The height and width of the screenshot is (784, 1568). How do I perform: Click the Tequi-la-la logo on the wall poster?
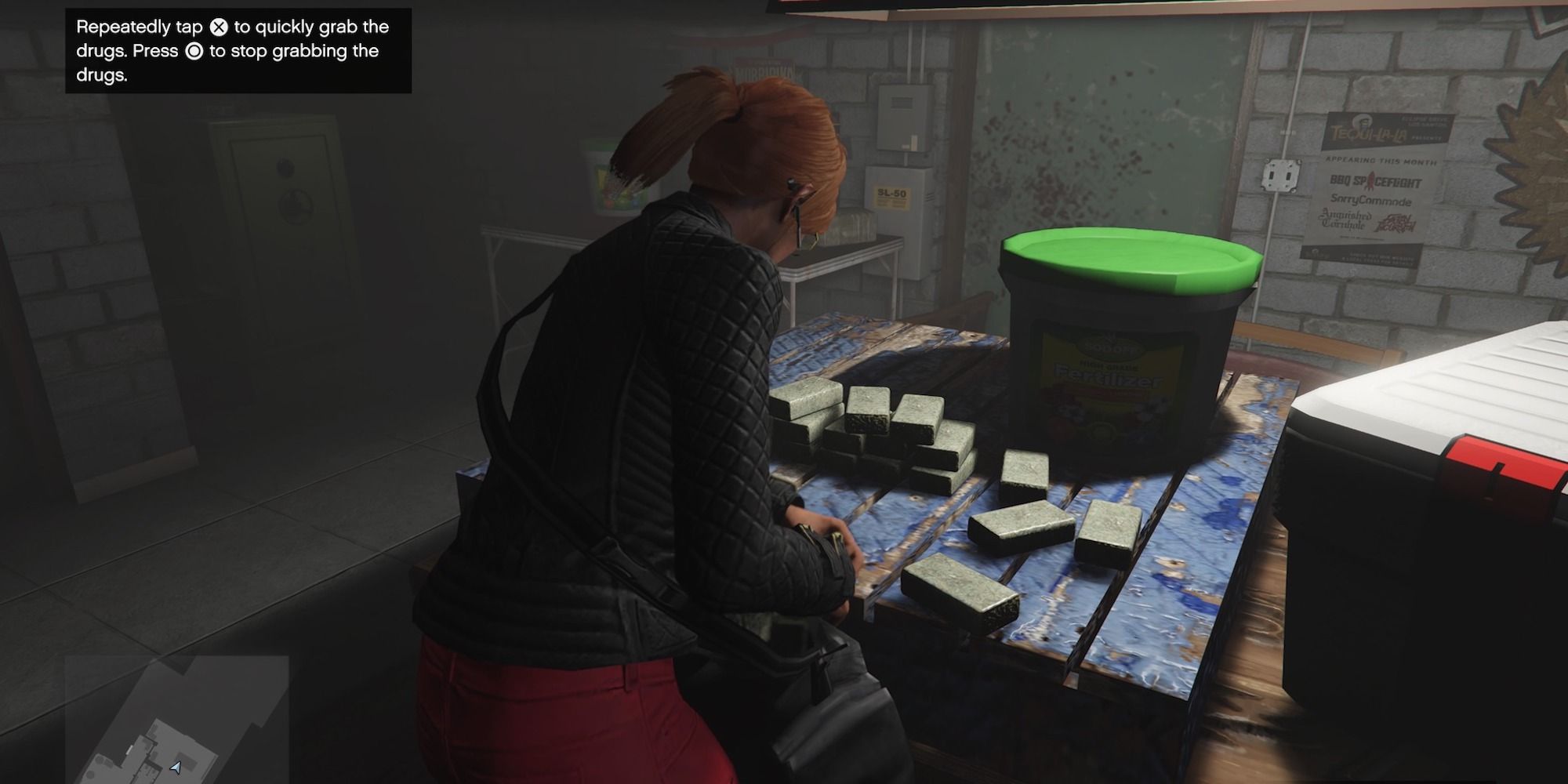click(1370, 132)
